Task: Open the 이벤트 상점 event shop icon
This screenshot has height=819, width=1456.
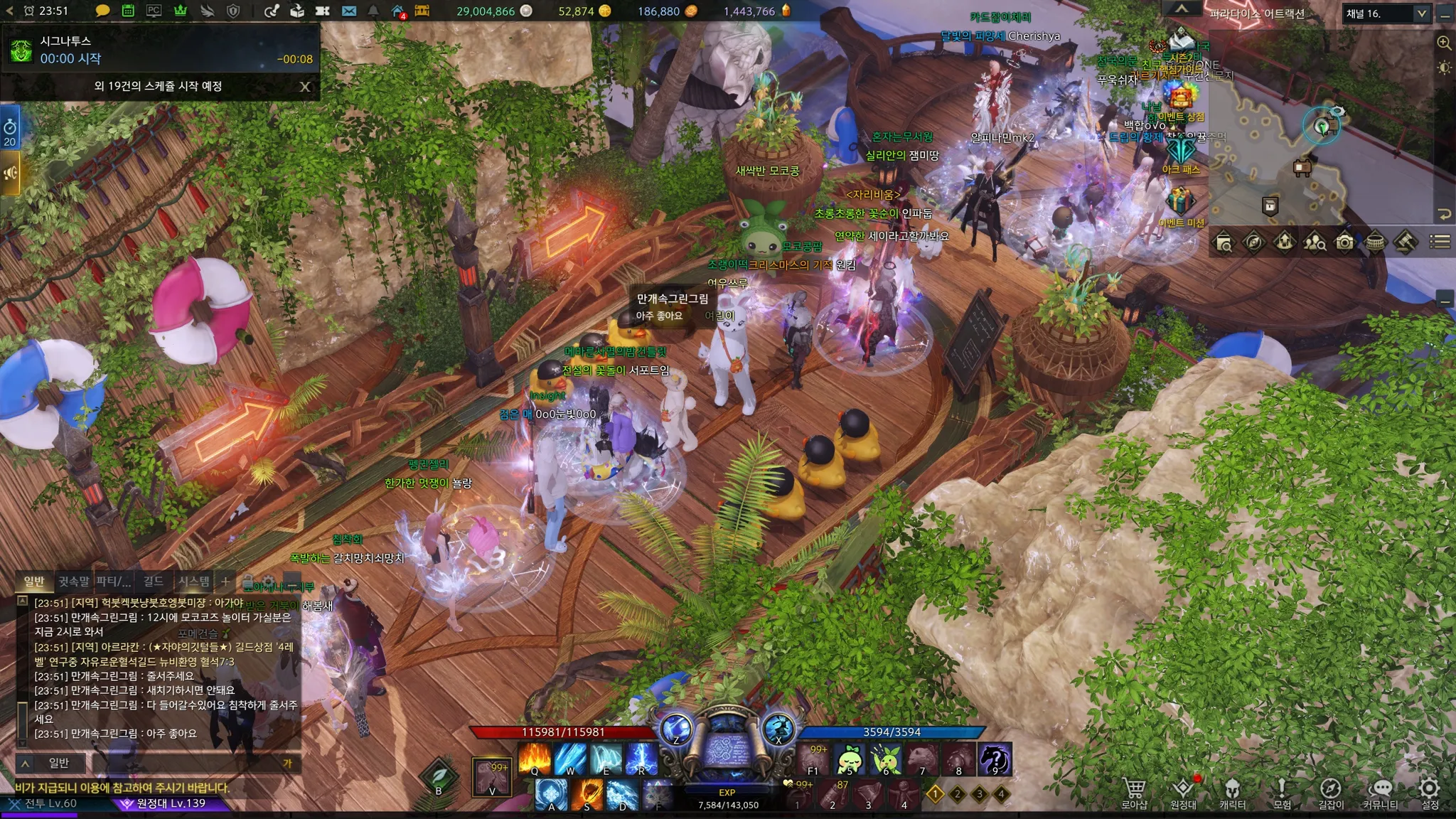Action: pos(1180,98)
